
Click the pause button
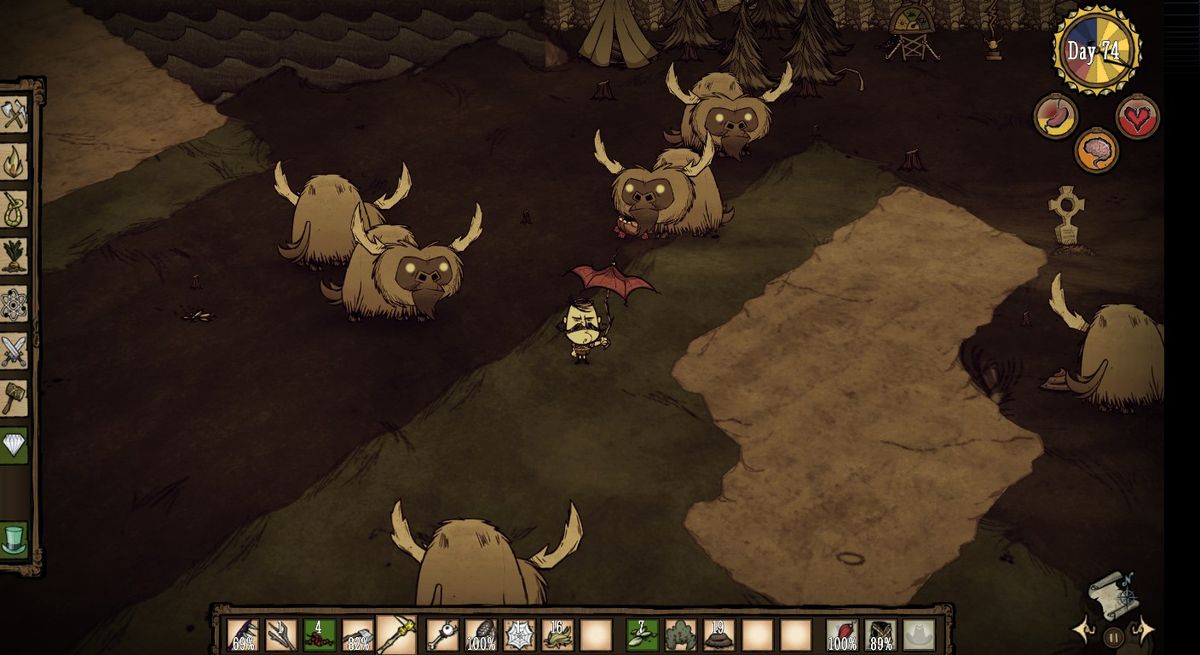point(1114,634)
